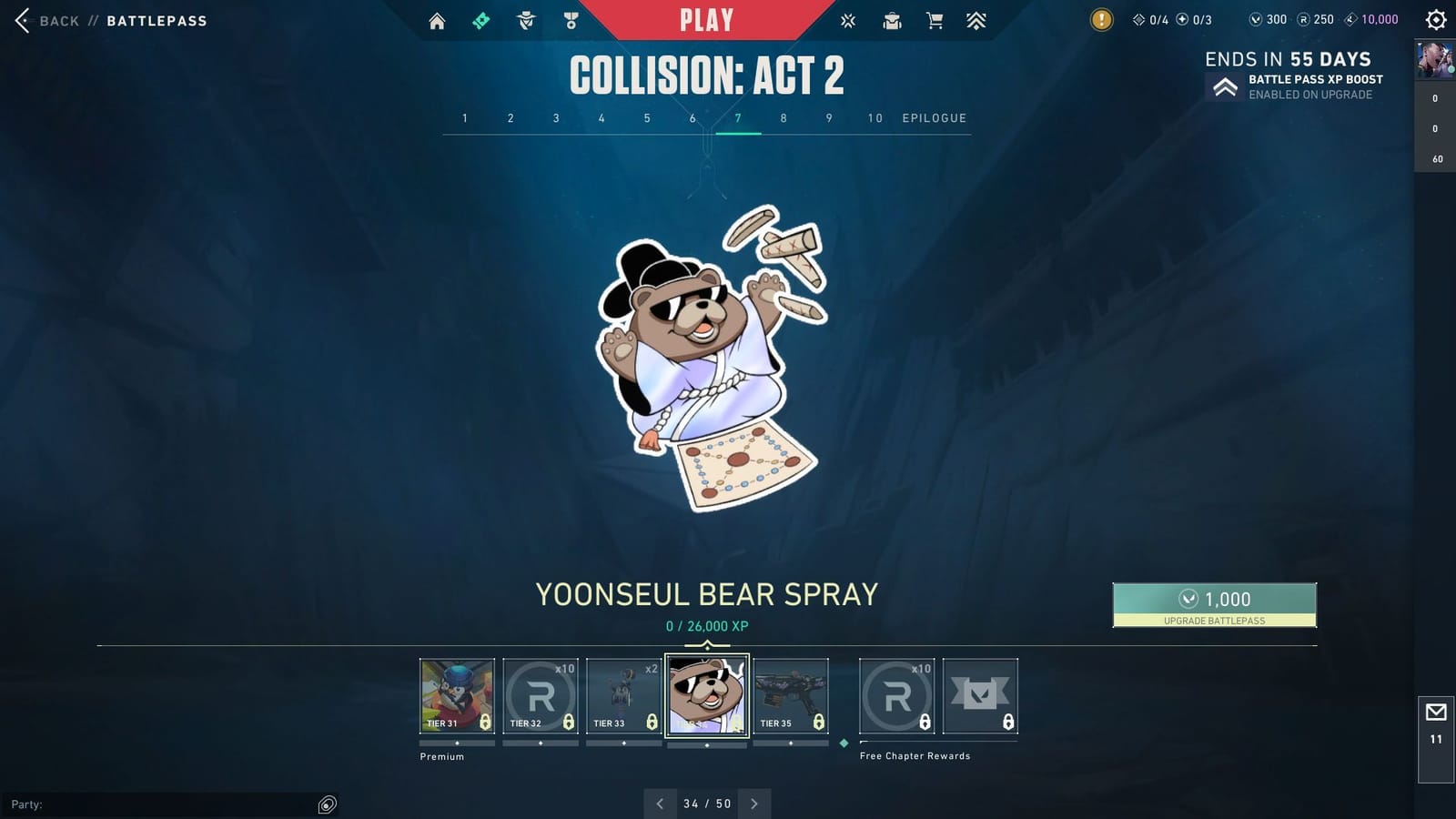This screenshot has width=1456, height=819.
Task: Open the Collection backpack icon
Action: tap(892, 19)
